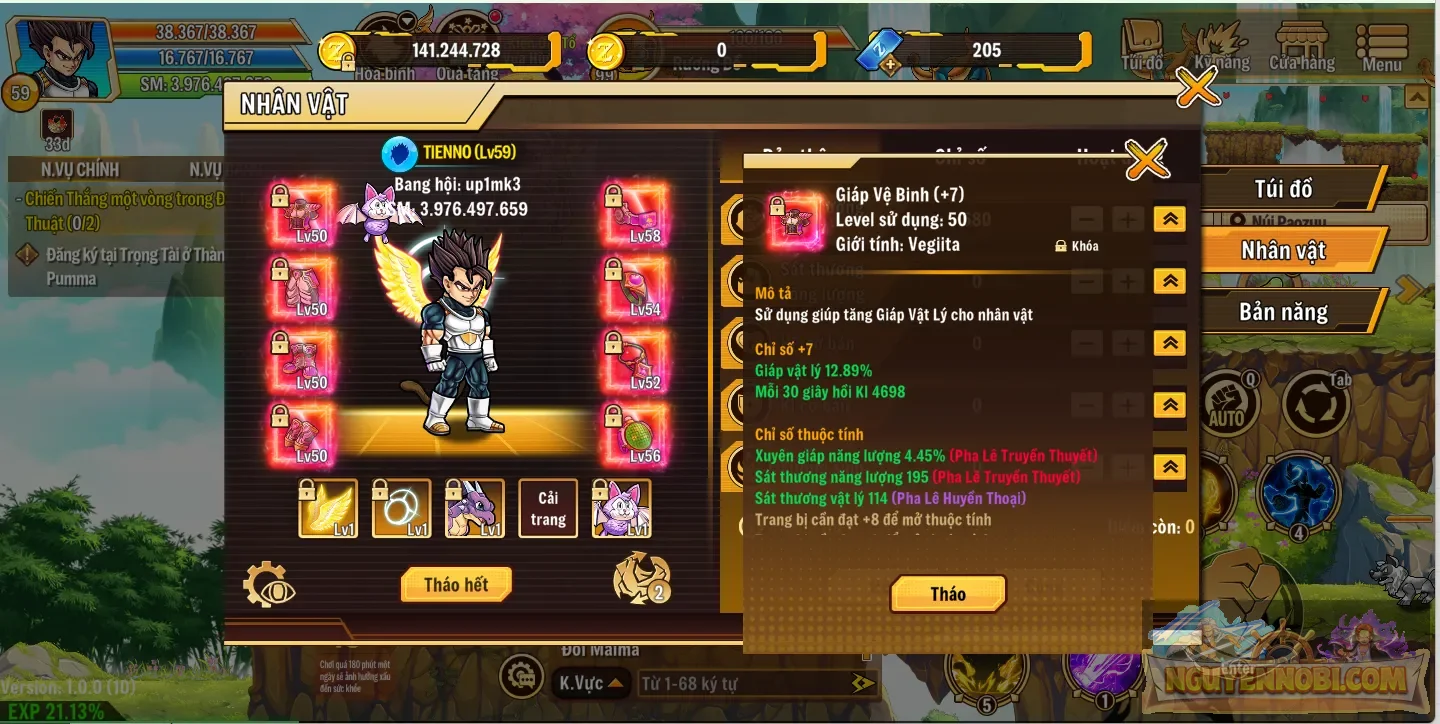Expand the top chevron next to Giáp Vệ Binh
The height and width of the screenshot is (724, 1440).
coord(1168,218)
